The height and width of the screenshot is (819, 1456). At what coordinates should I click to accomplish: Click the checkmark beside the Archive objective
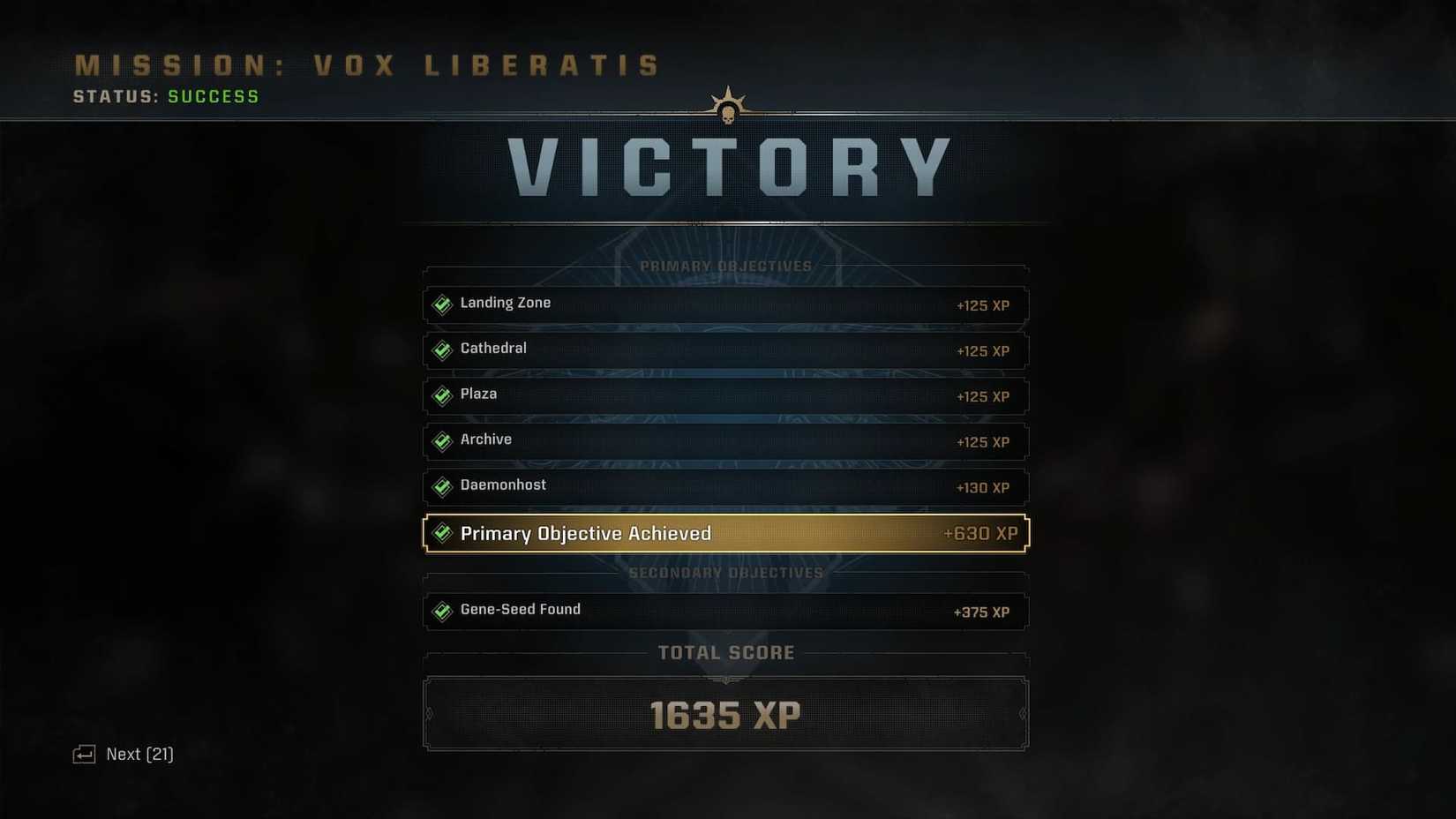(x=441, y=442)
